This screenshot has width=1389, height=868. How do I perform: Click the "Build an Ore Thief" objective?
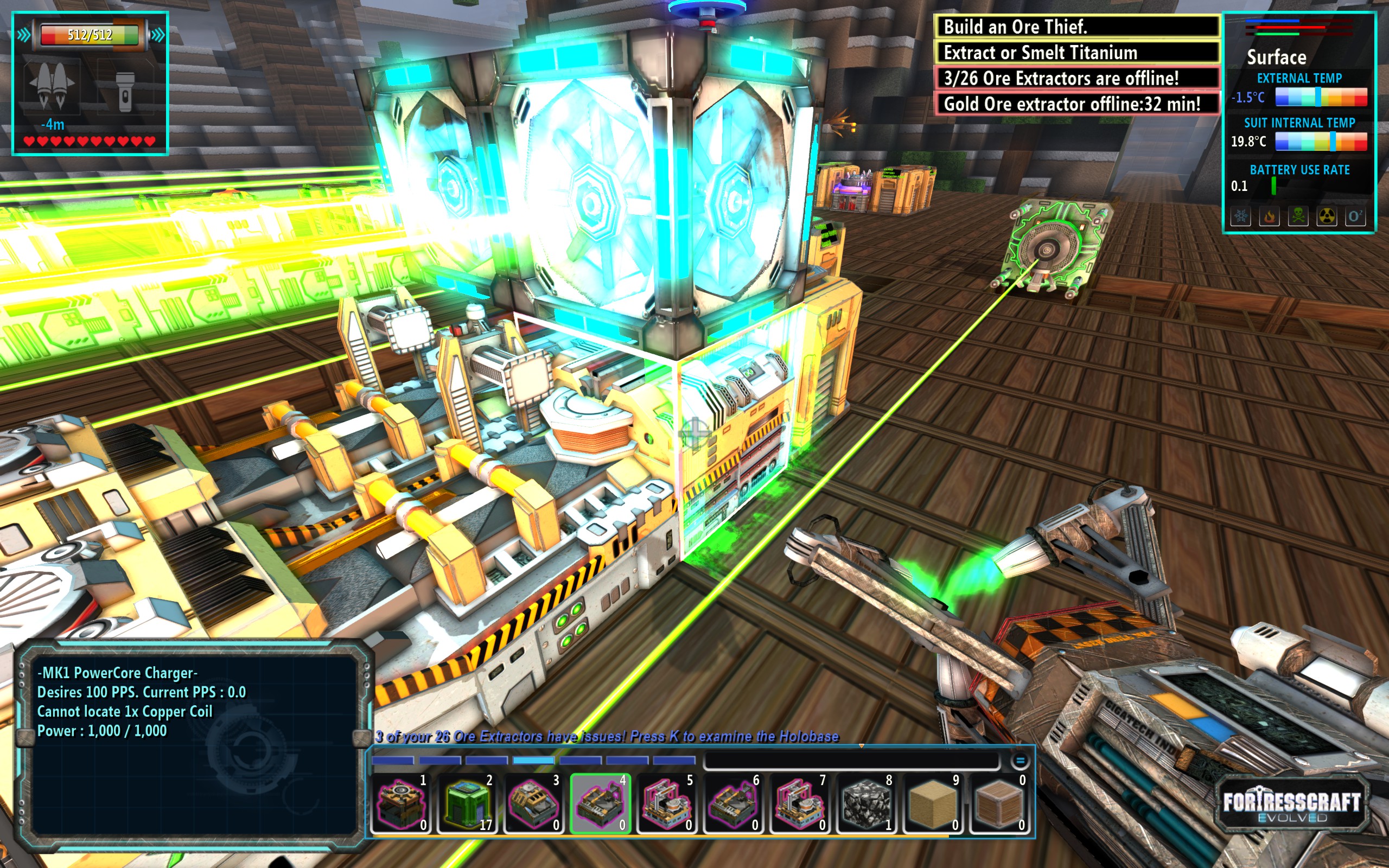pyautogui.click(x=1077, y=27)
